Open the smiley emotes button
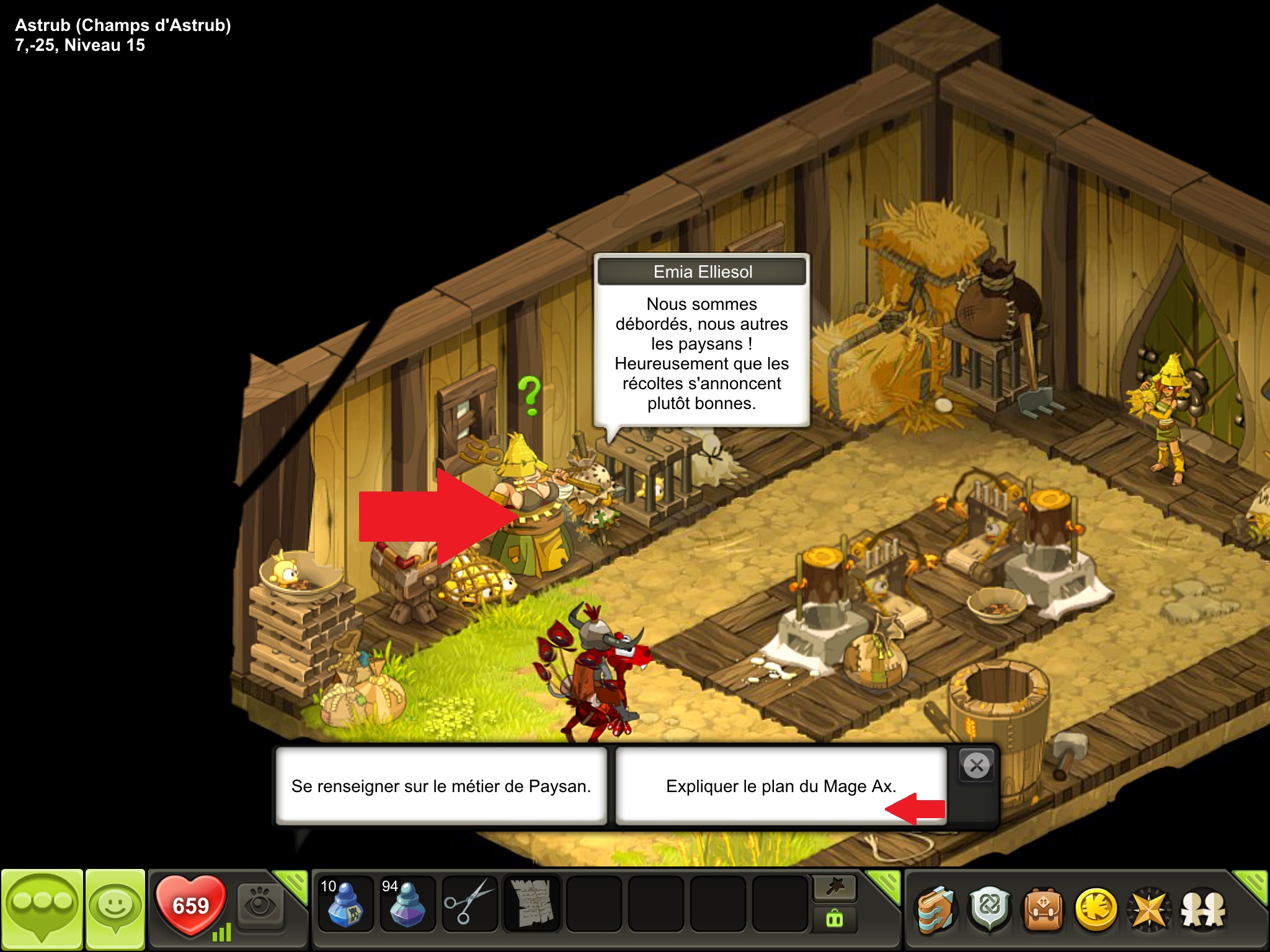Image resolution: width=1270 pixels, height=952 pixels. [x=115, y=907]
